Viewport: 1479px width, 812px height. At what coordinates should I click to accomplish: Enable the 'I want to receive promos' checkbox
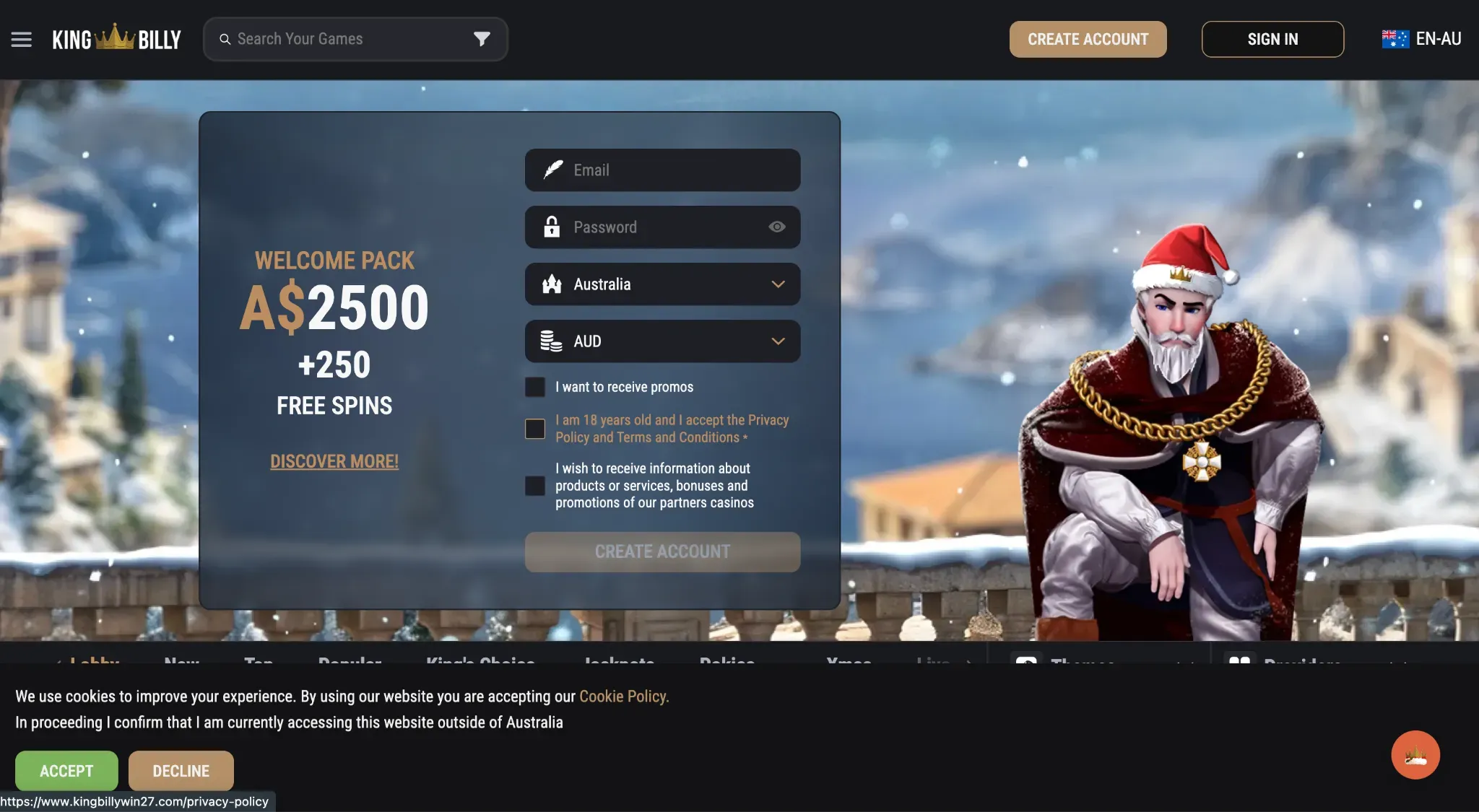534,387
